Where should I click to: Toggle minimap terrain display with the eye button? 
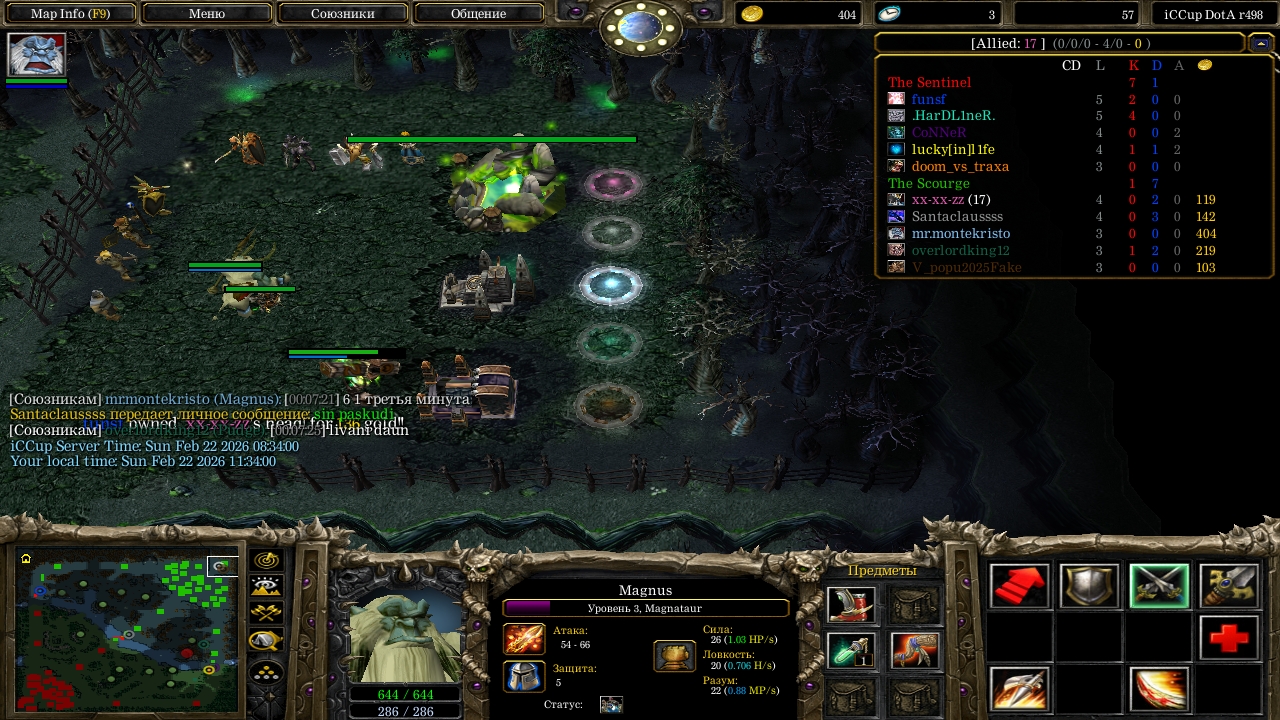pyautogui.click(x=267, y=587)
